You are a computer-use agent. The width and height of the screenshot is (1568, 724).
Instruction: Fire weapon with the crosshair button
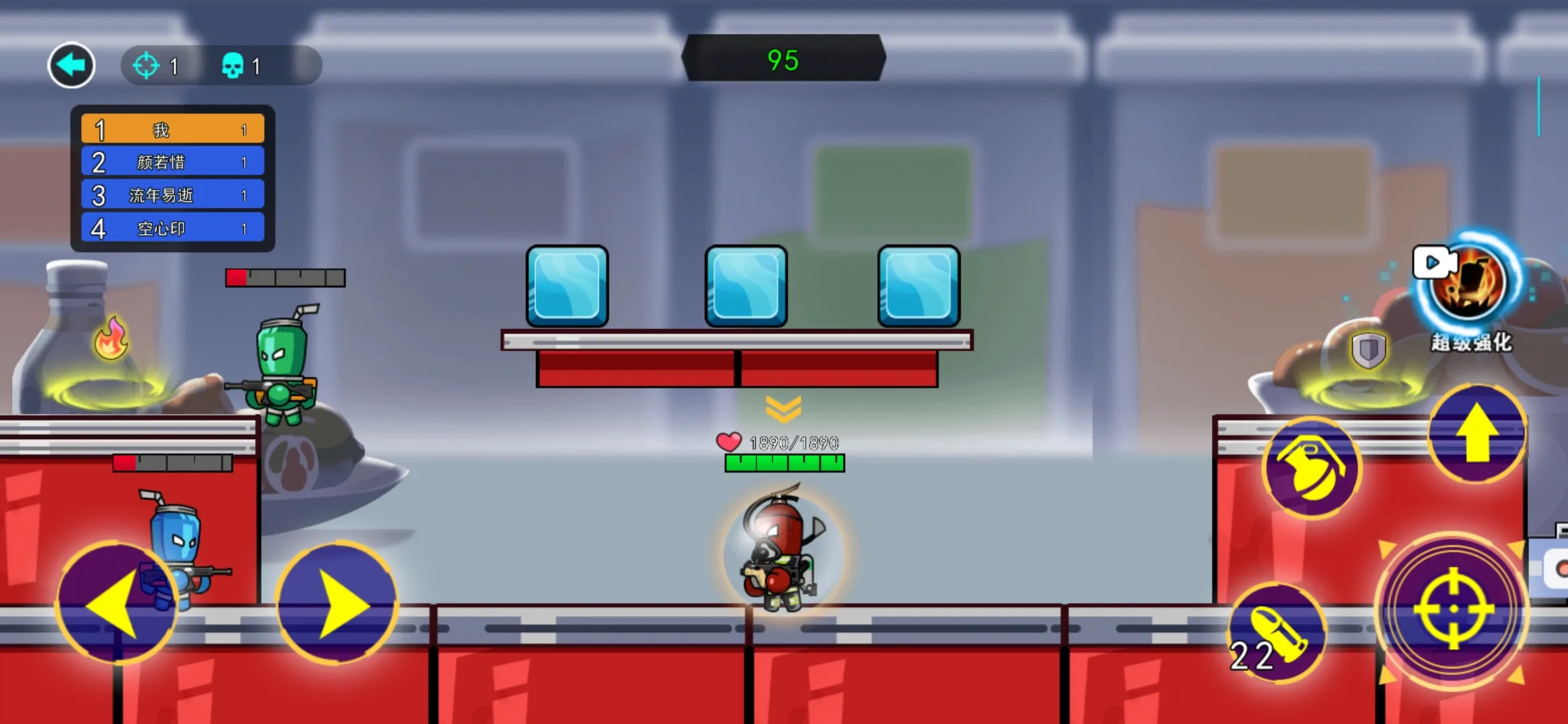(1453, 610)
